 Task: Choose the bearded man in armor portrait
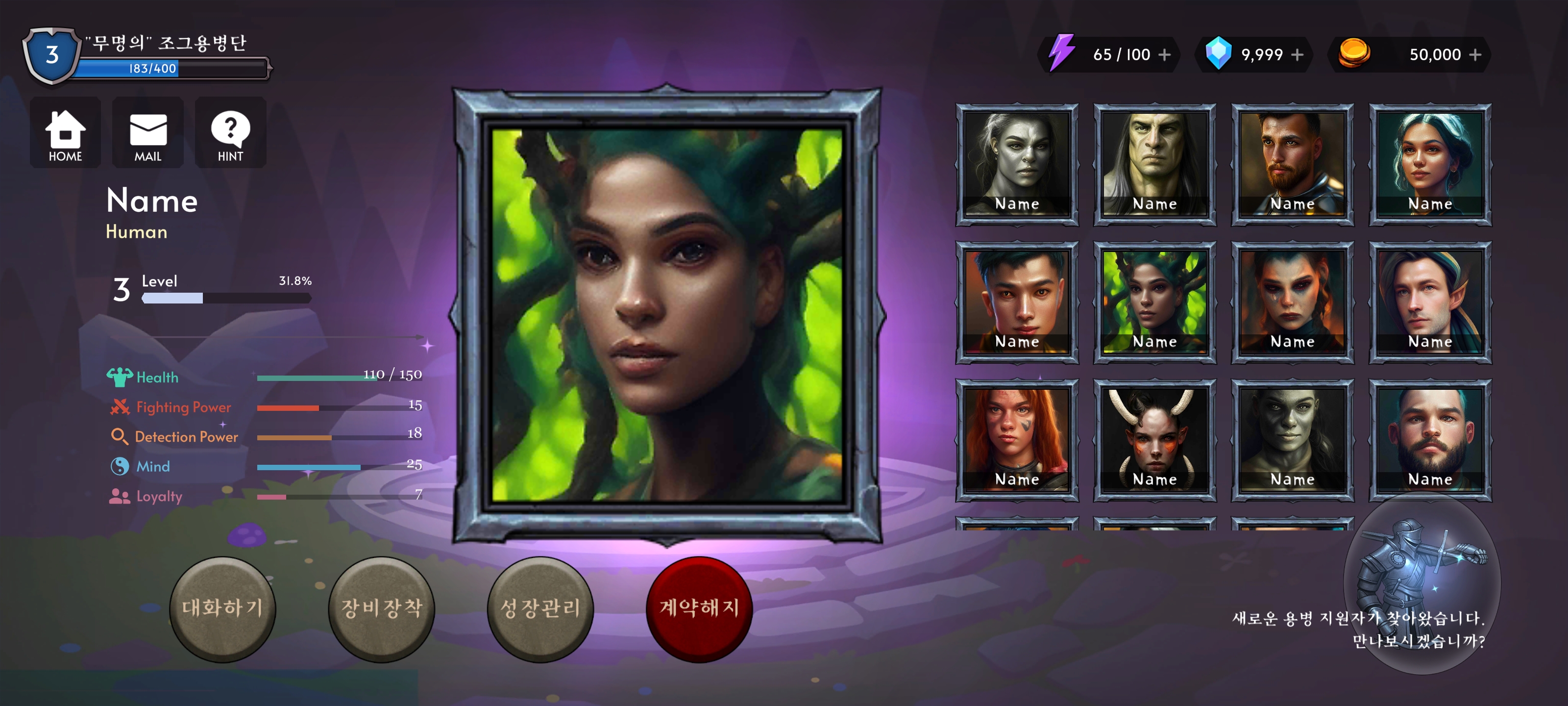pos(1292,164)
